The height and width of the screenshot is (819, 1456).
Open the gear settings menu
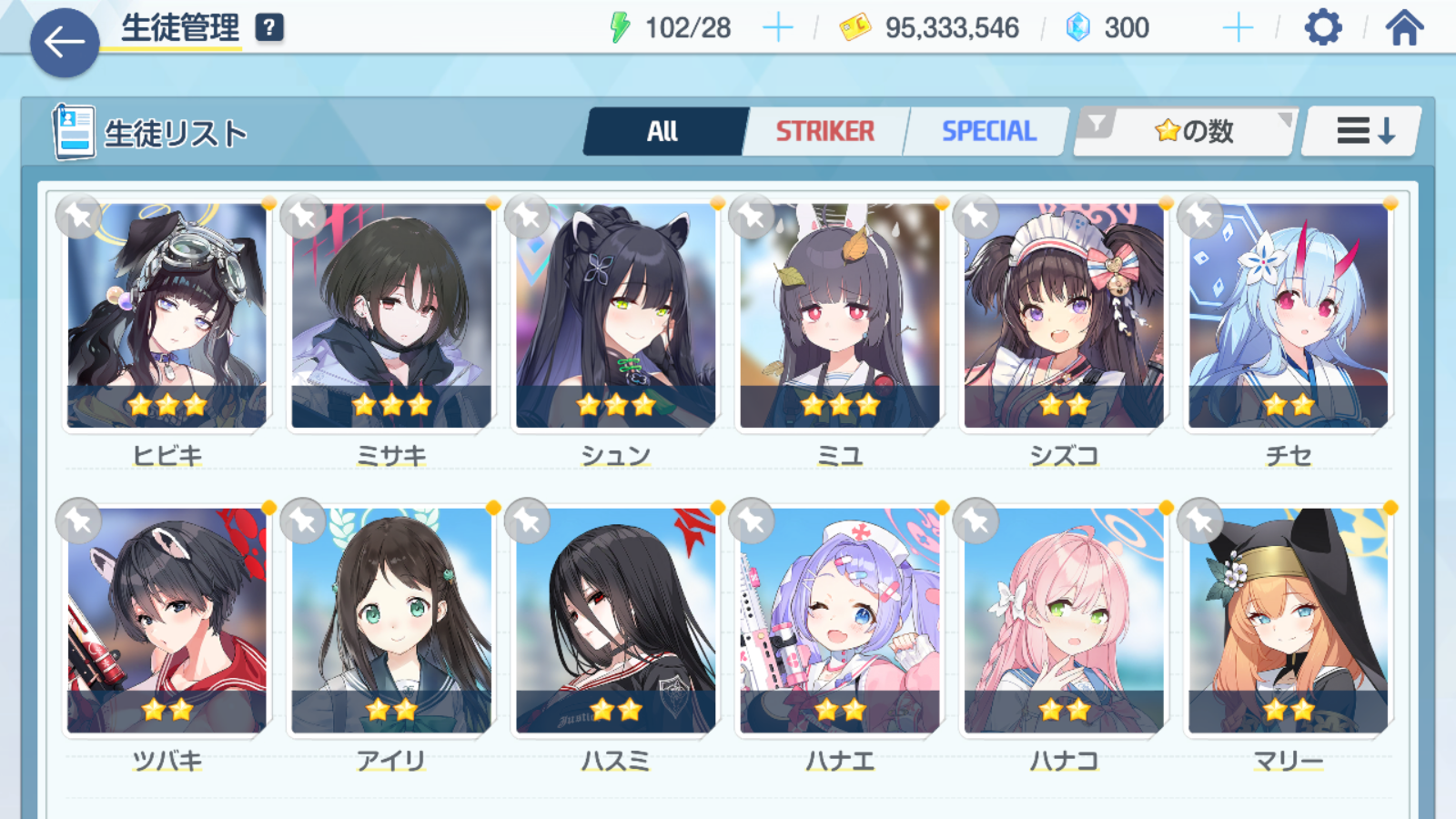(x=1322, y=28)
